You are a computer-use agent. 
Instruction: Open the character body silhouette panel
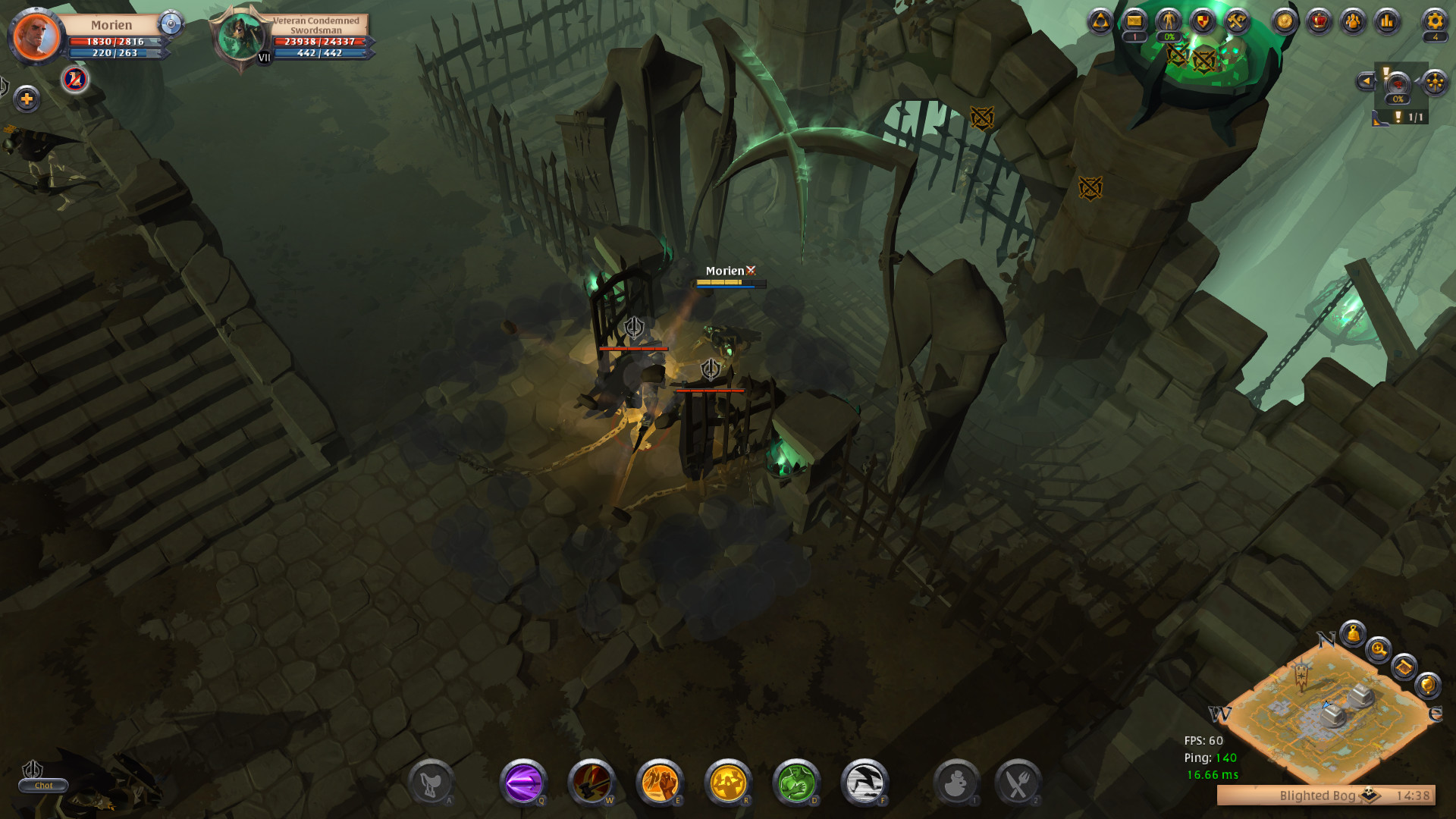[x=1169, y=20]
